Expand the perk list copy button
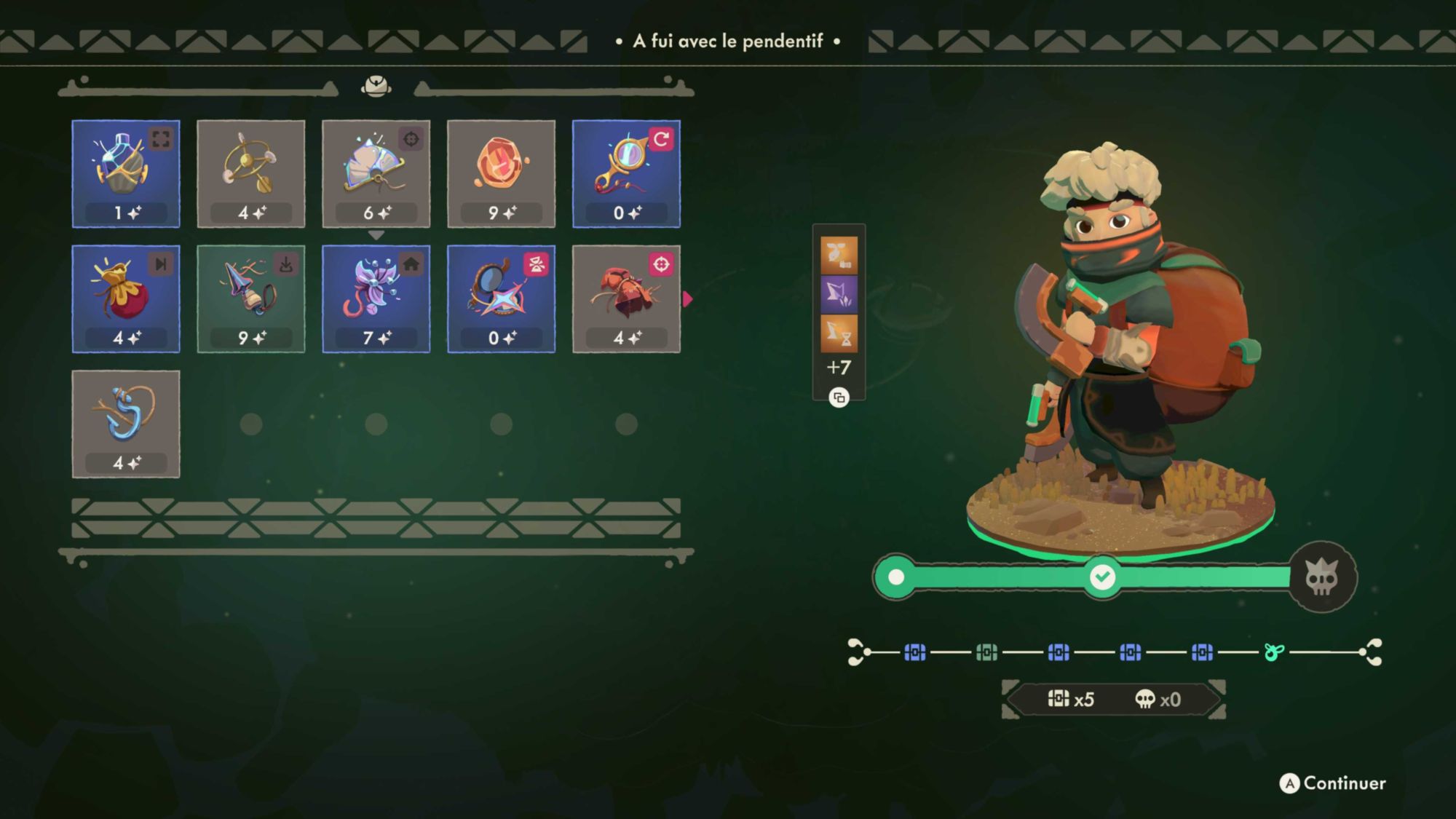The height and width of the screenshot is (819, 1456). [839, 397]
